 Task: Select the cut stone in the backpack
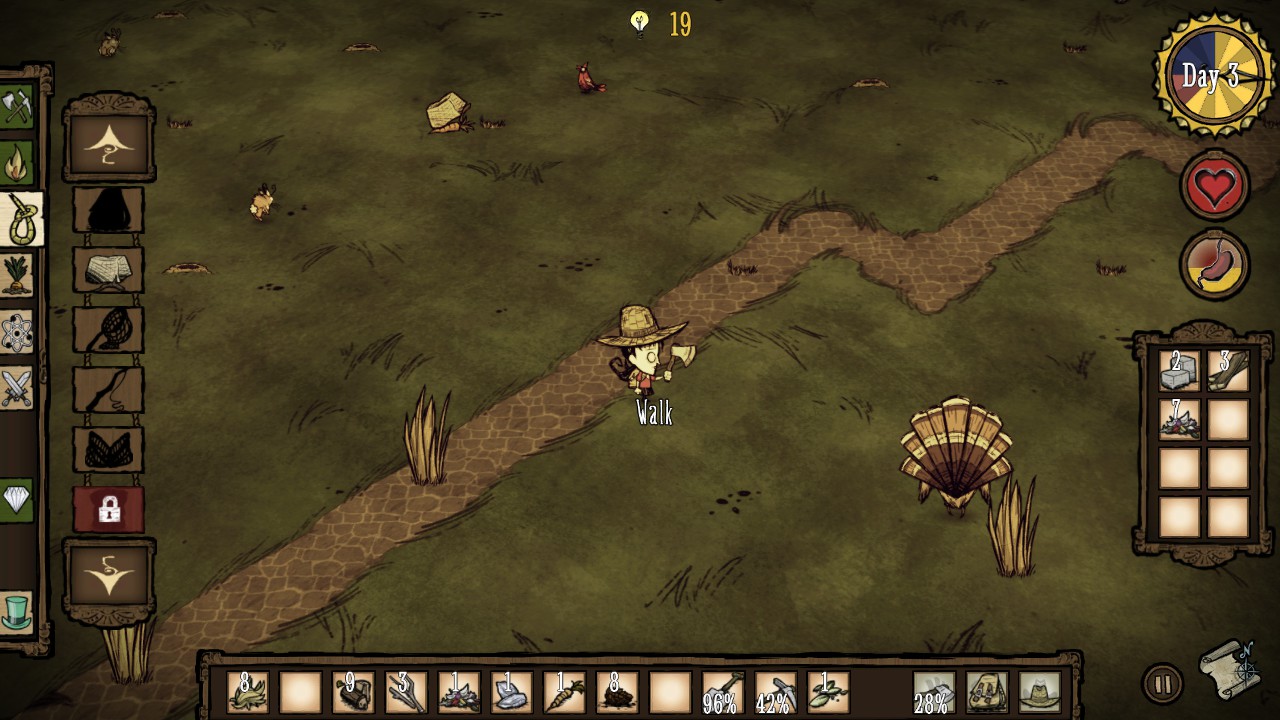pyautogui.click(x=1179, y=371)
